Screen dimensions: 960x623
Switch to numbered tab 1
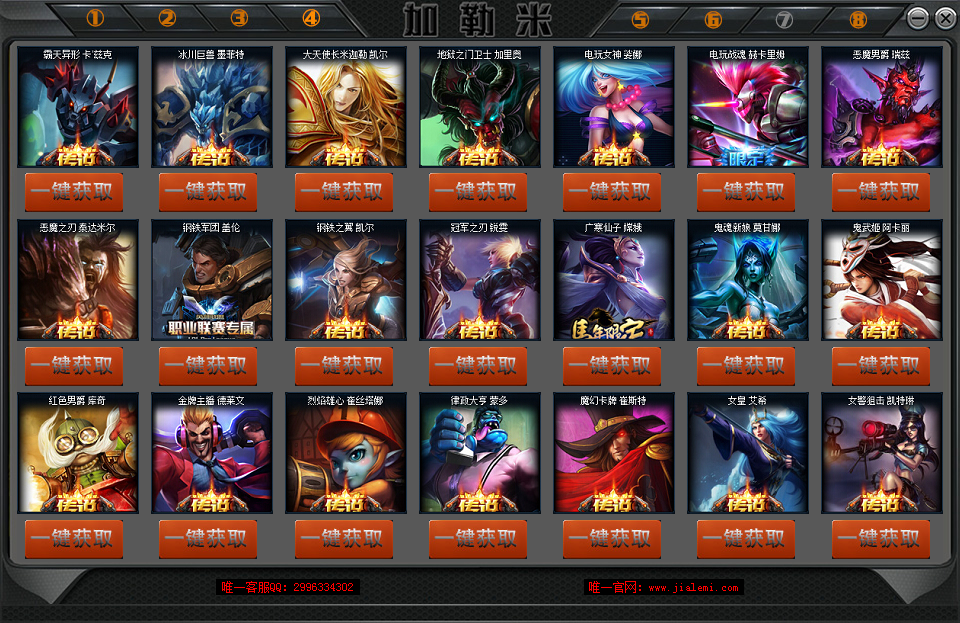coord(96,18)
